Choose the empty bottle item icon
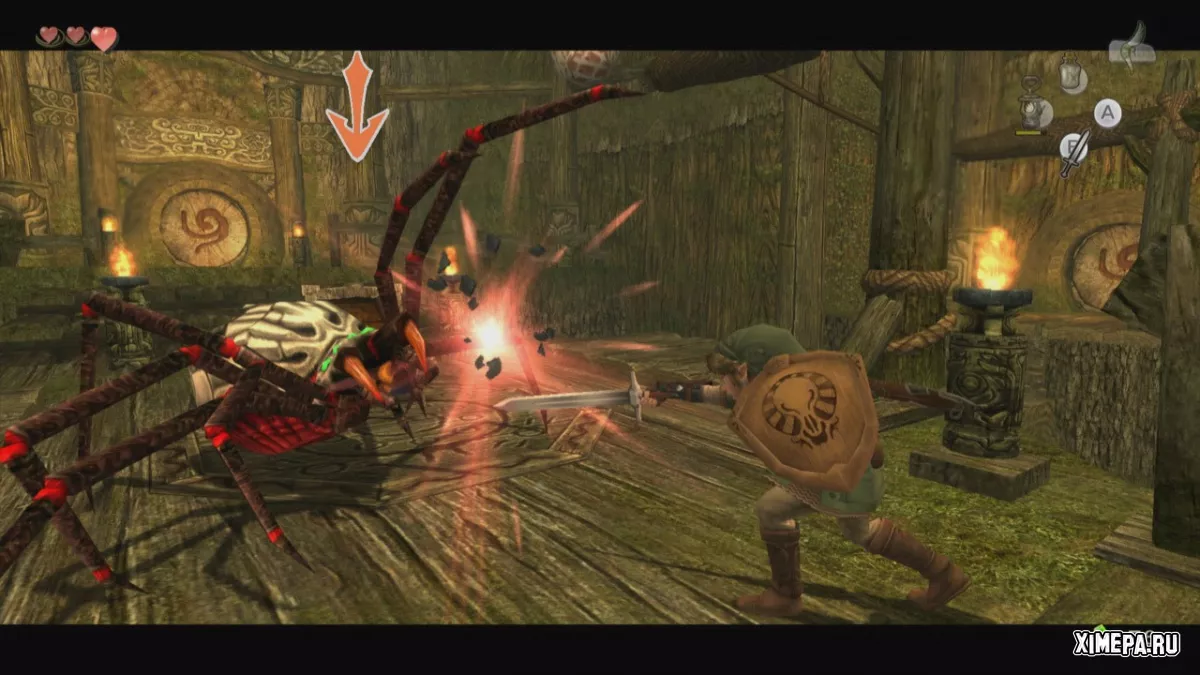This screenshot has width=1200, height=675. coord(1072,73)
